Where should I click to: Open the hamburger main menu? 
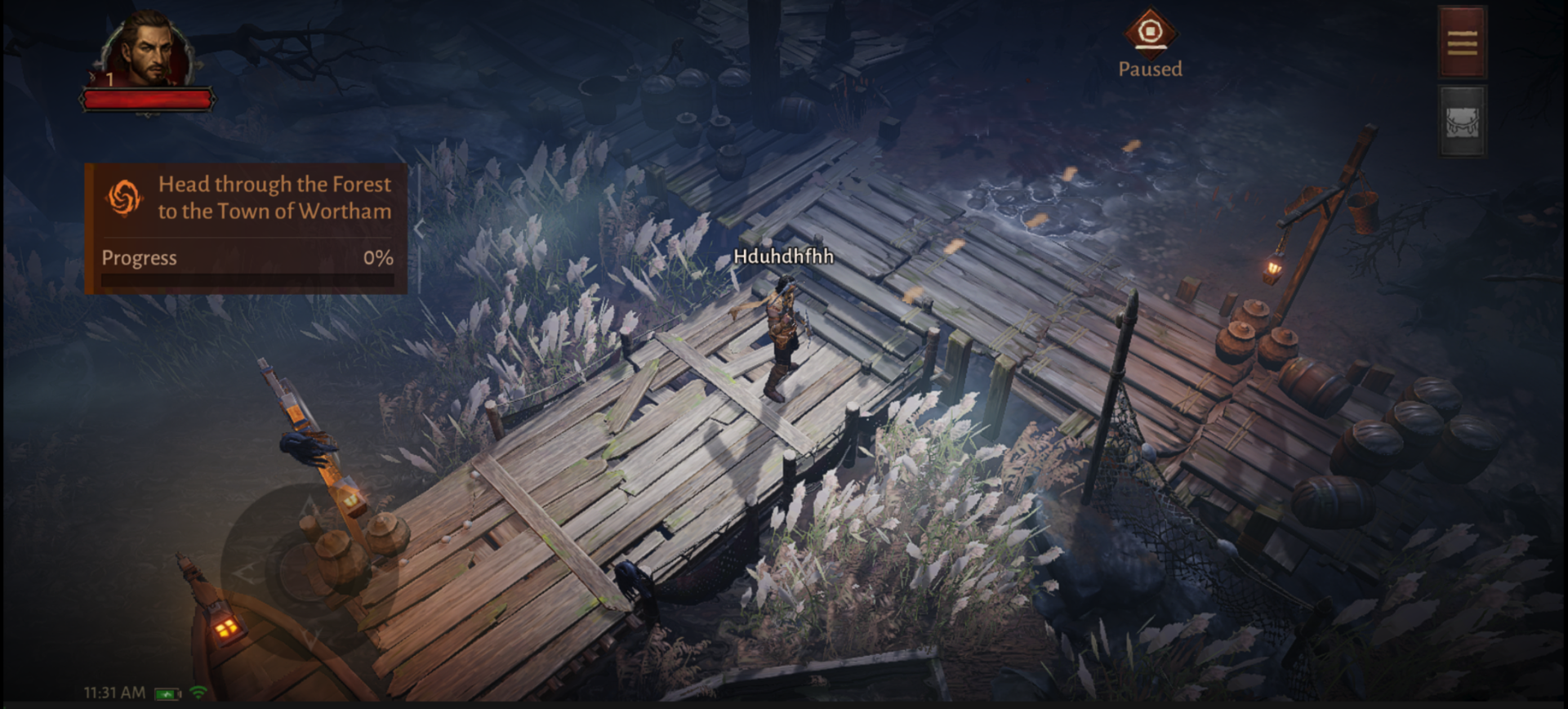[1462, 42]
